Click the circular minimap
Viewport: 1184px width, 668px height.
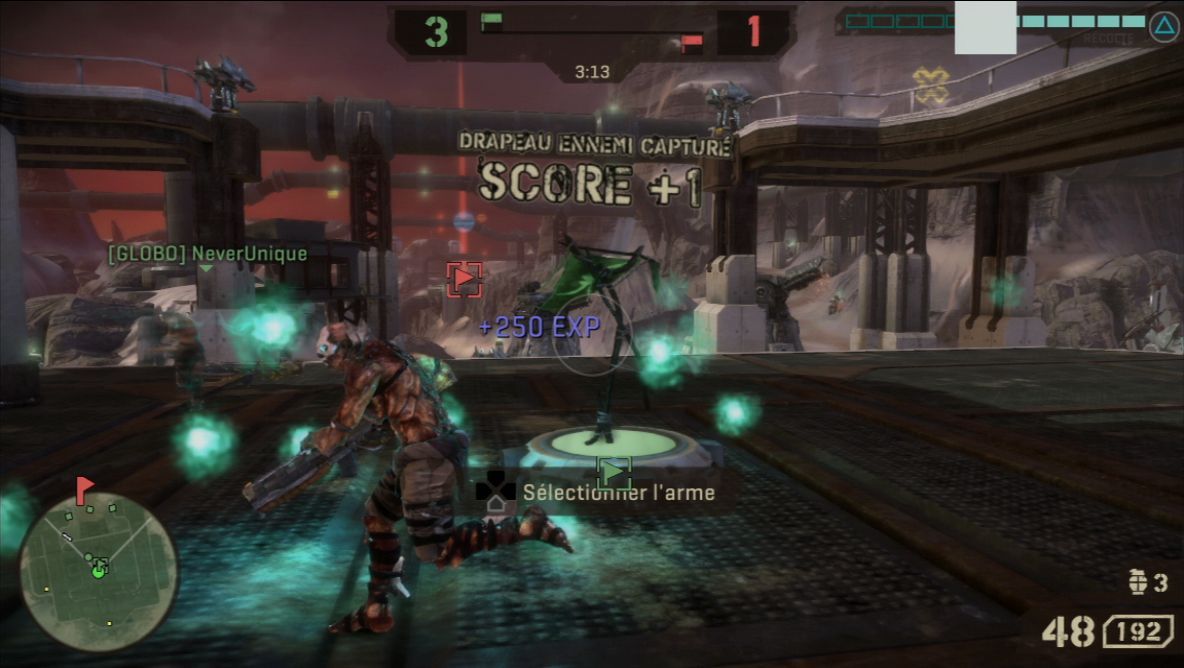[x=98, y=572]
